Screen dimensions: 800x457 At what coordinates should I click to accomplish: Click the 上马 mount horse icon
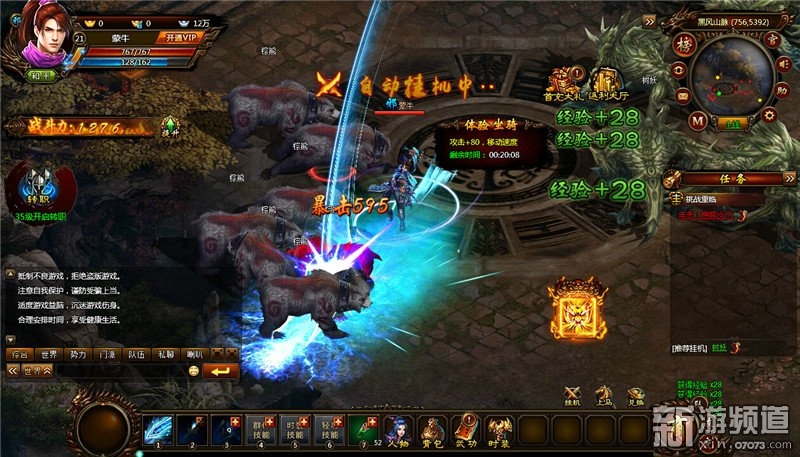tap(604, 395)
